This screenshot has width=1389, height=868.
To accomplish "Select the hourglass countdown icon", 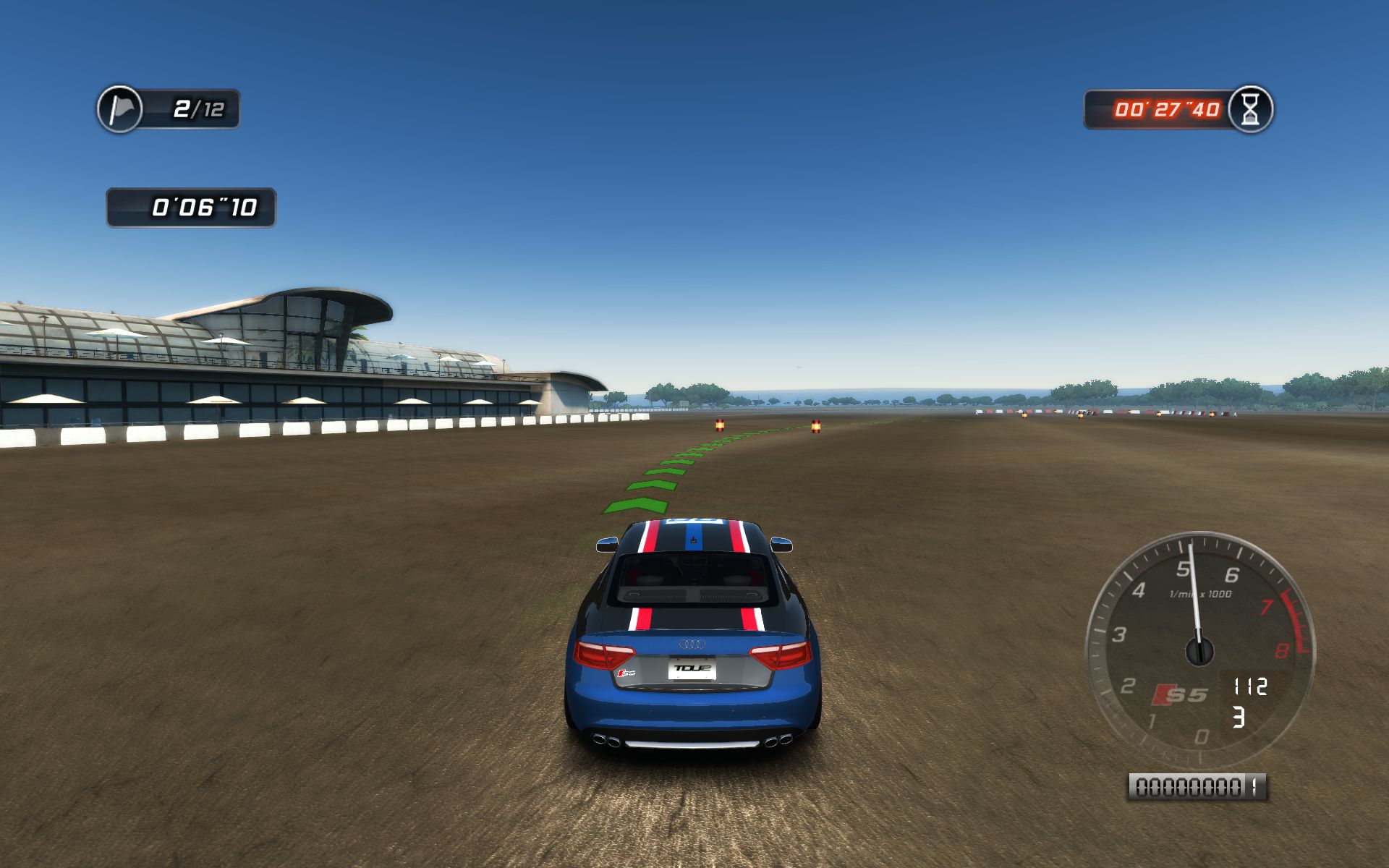I will pos(1250,109).
